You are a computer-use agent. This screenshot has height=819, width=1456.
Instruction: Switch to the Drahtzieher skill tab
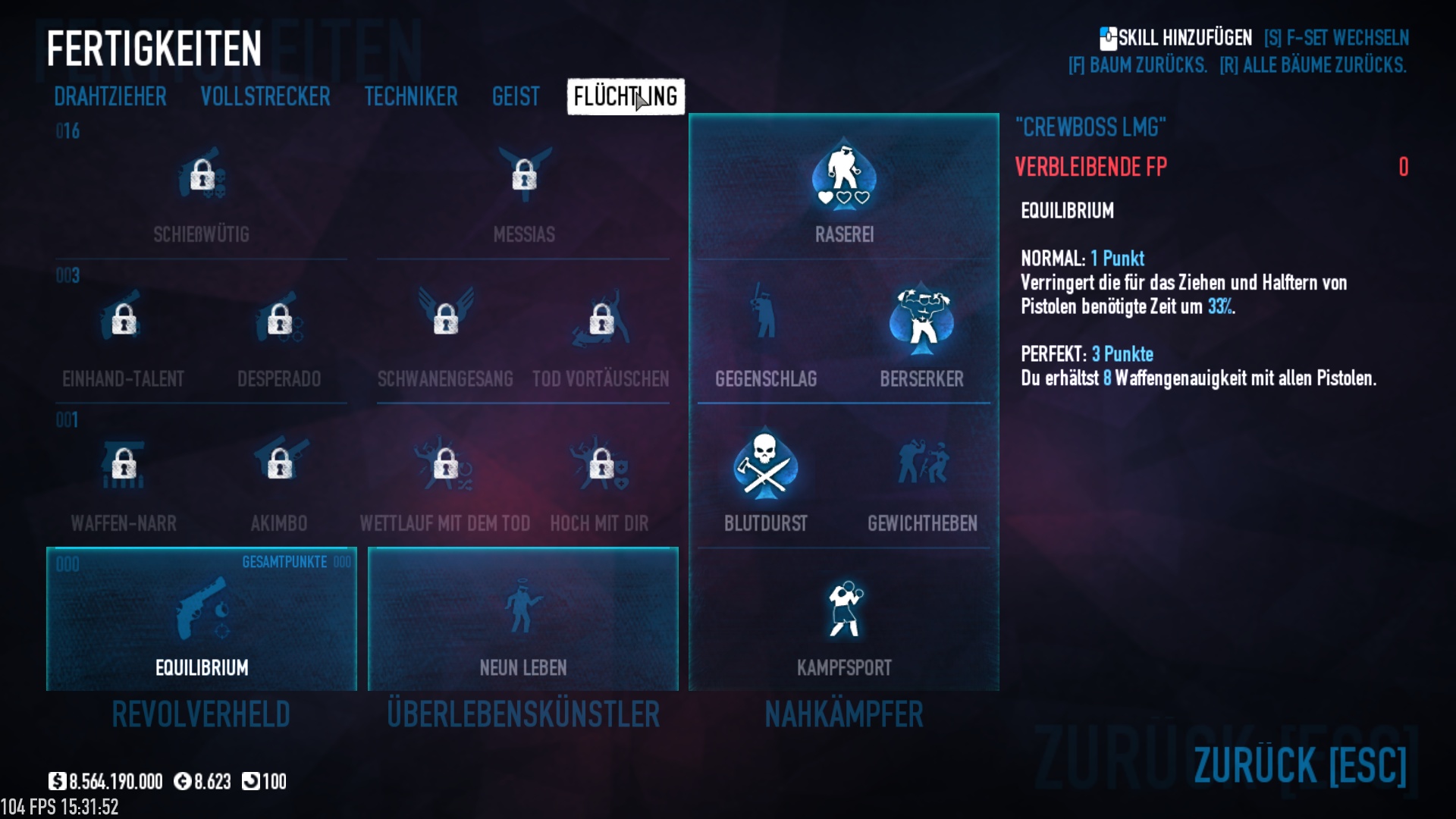pyautogui.click(x=110, y=97)
